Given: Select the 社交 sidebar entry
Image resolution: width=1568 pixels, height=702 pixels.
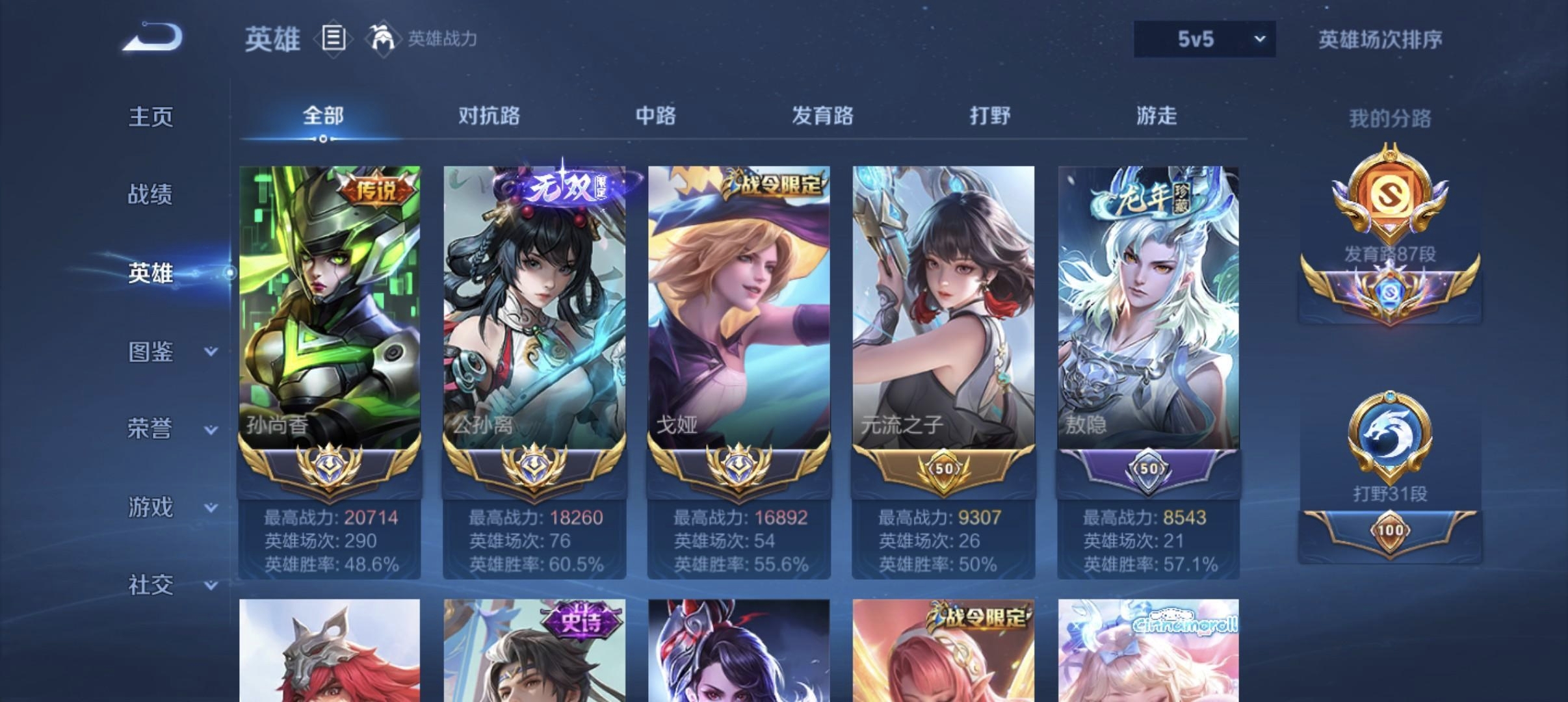Looking at the screenshot, I should coord(151,585).
